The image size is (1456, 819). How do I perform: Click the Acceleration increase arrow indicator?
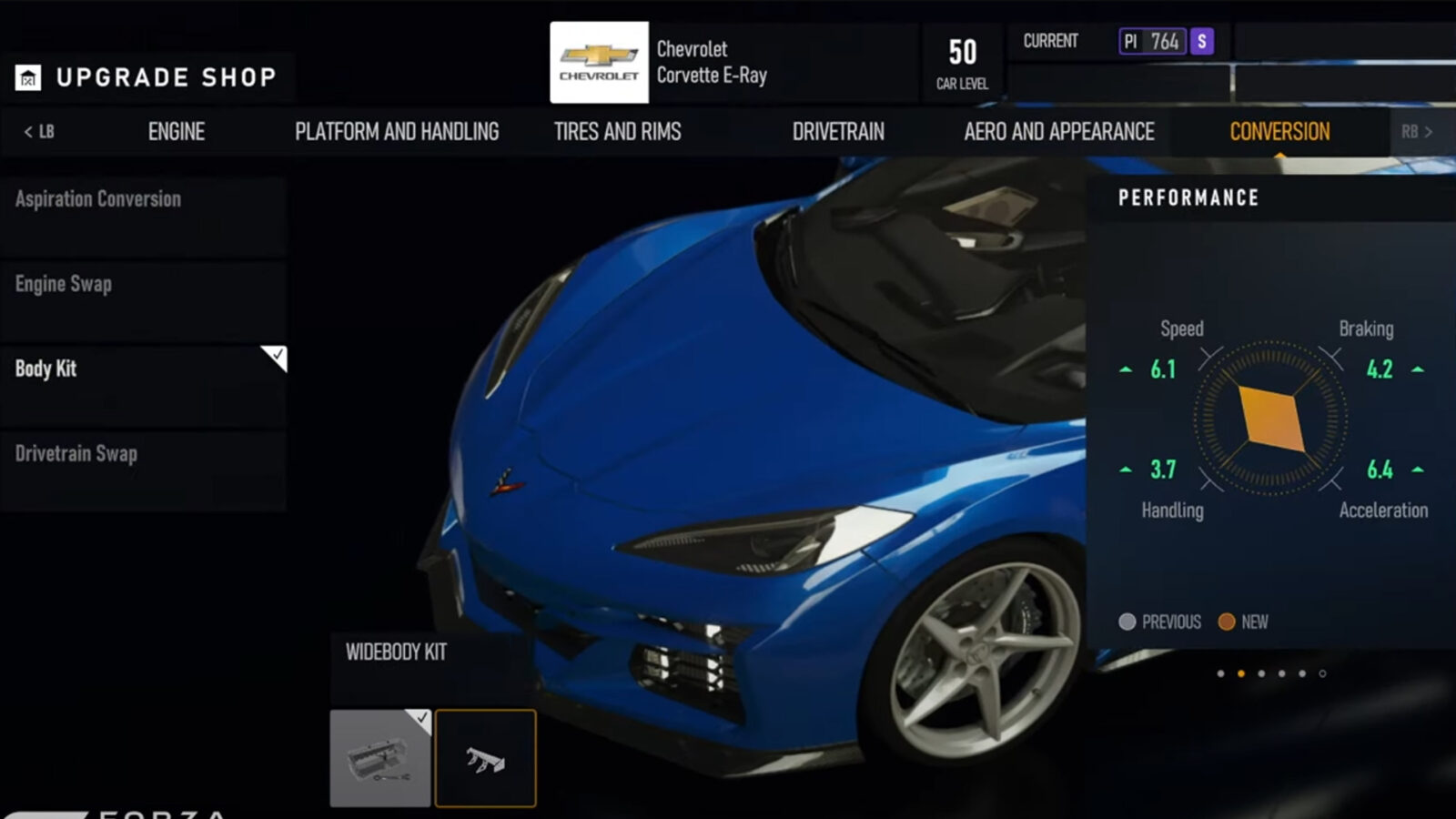click(1416, 470)
